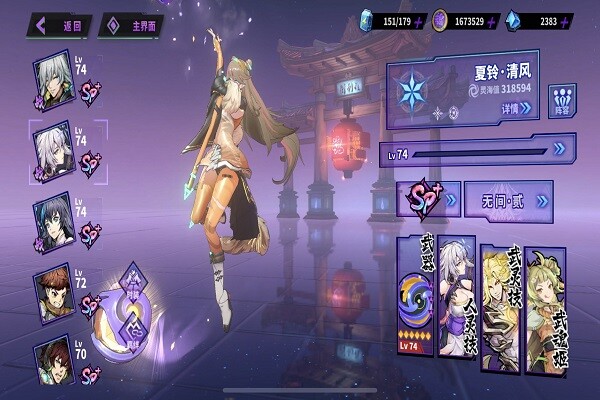Open the SP+ rank panel

(x=429, y=200)
